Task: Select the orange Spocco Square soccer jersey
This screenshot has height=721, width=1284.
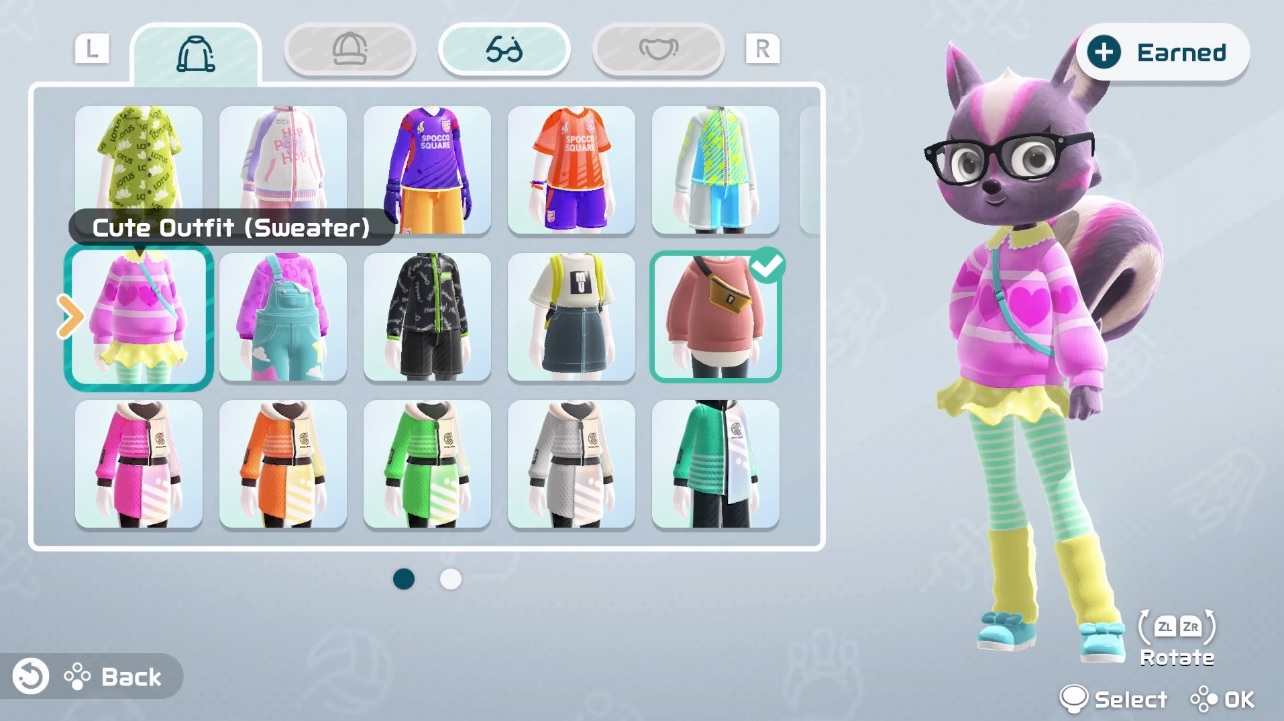Action: coord(571,170)
